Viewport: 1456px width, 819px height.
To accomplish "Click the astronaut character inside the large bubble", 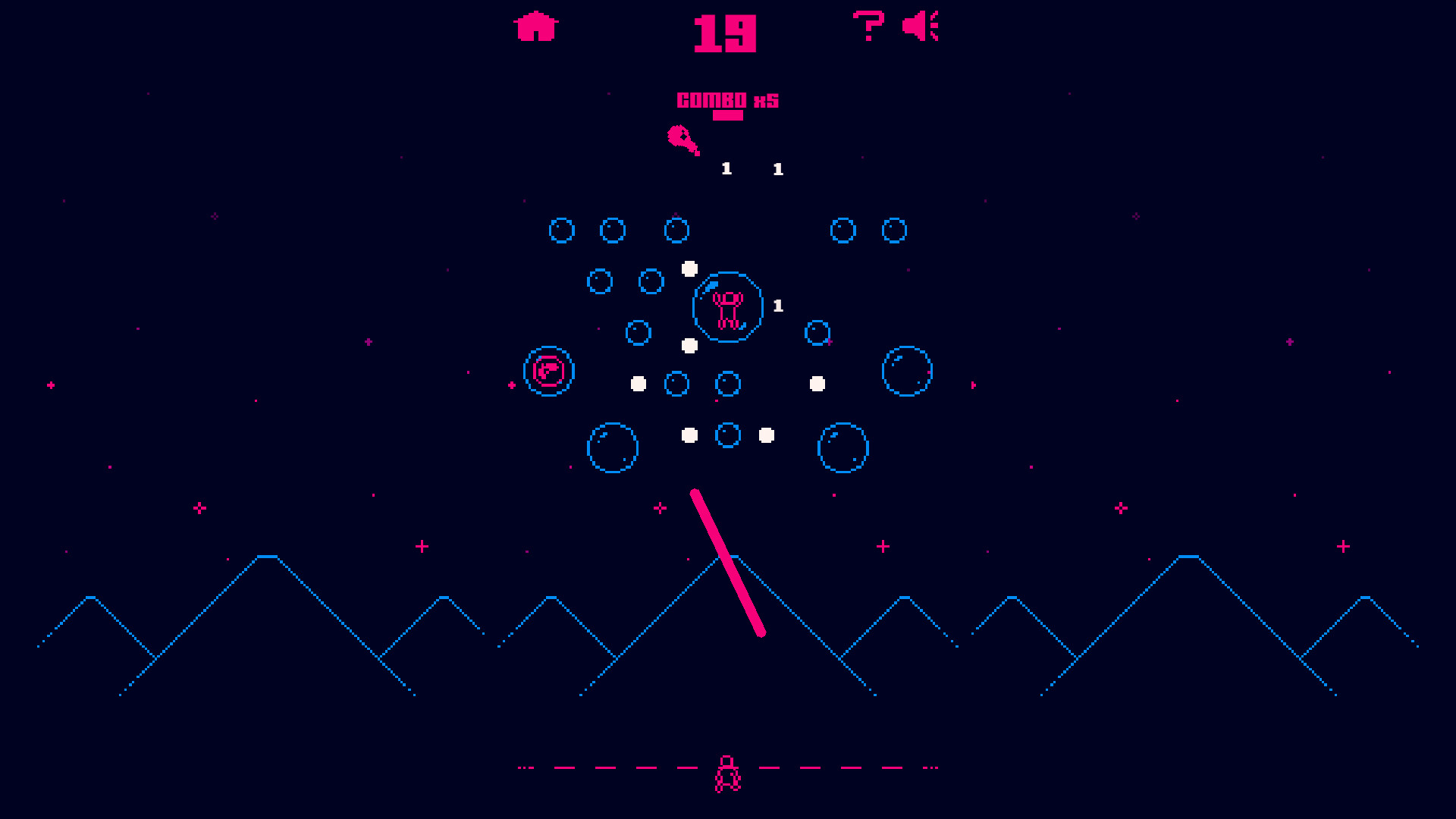I will [x=726, y=307].
